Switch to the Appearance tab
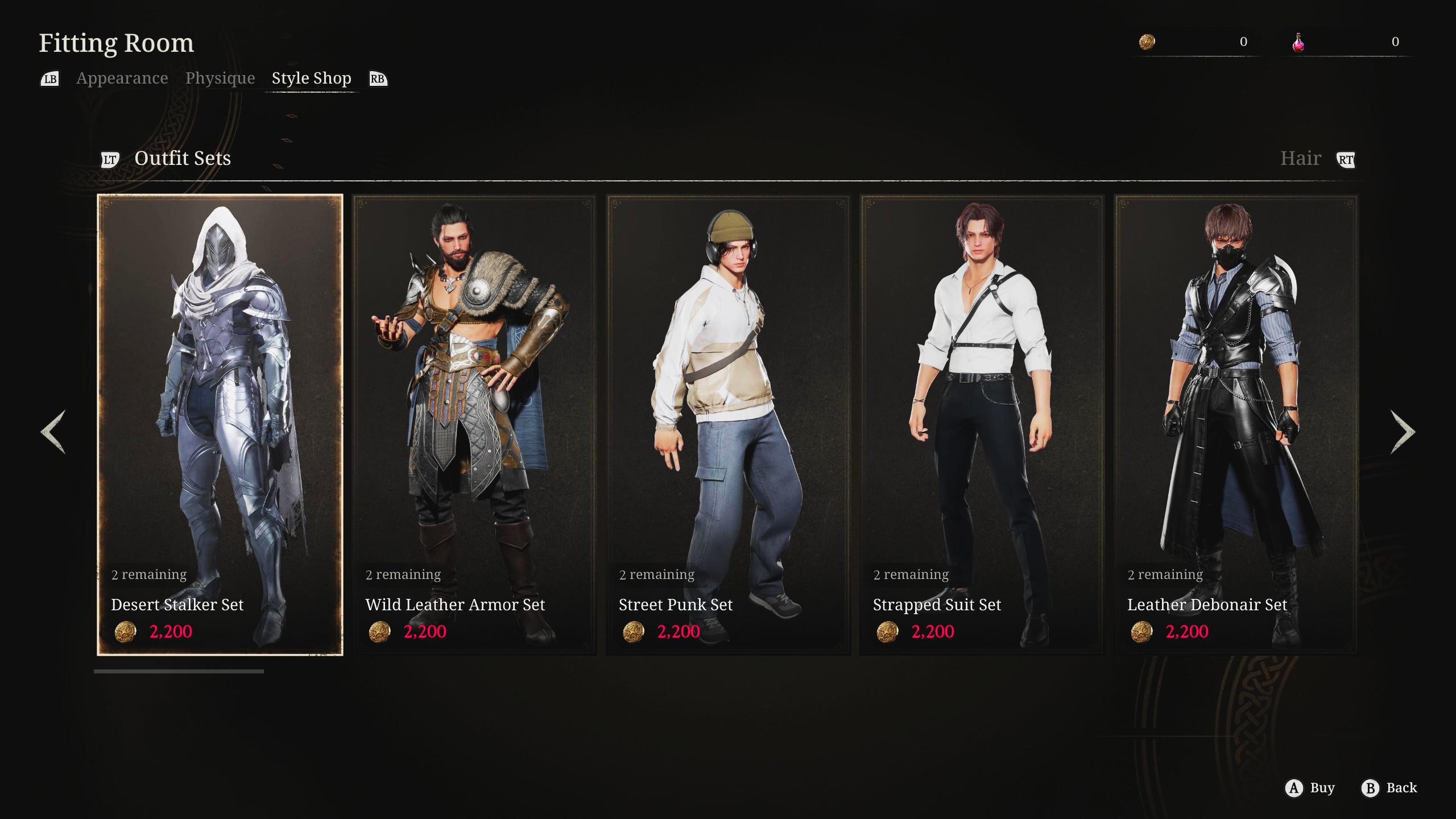Viewport: 1456px width, 819px height. pyautogui.click(x=122, y=78)
